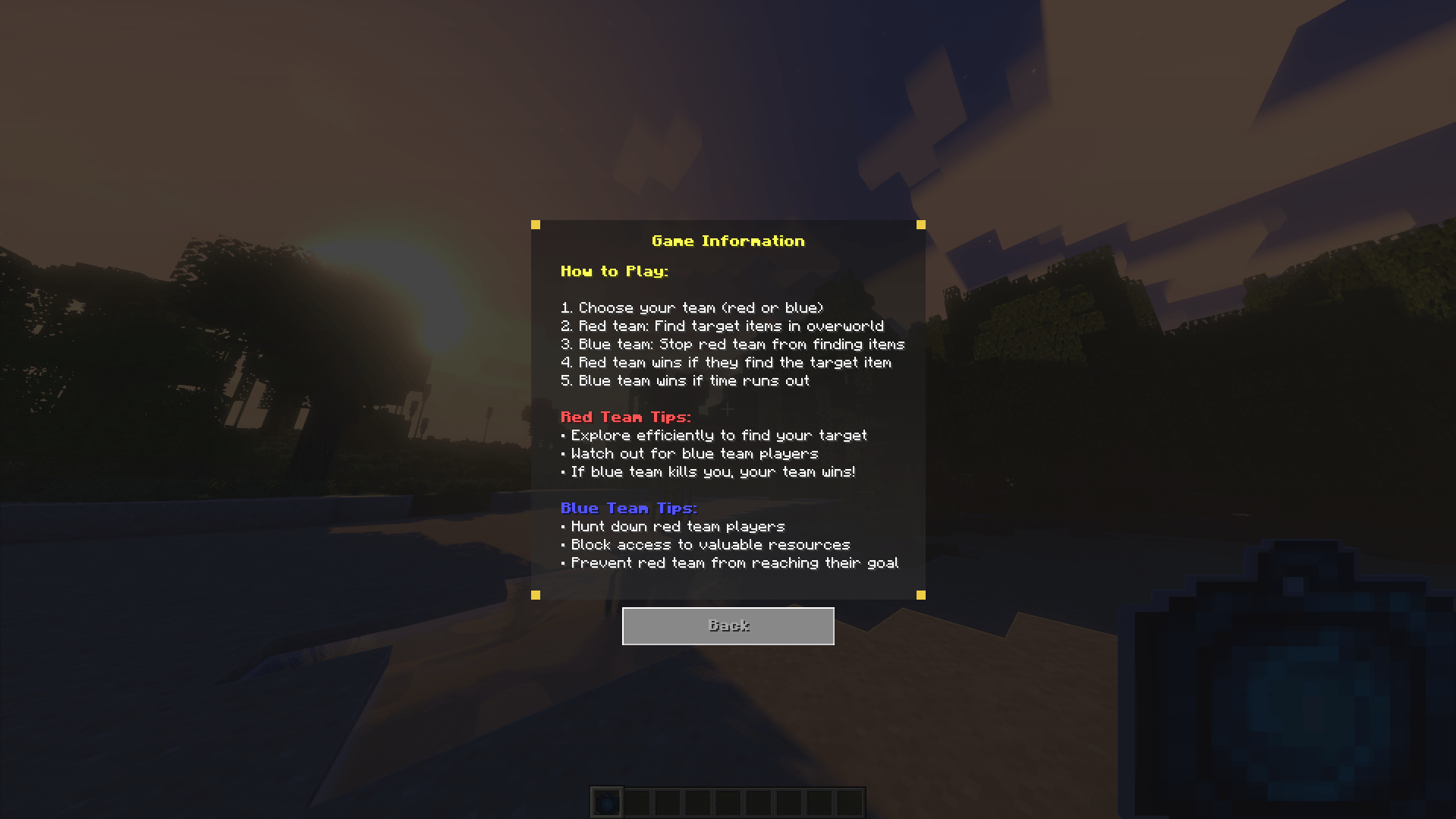Click the Red Team Tips section label

coord(625,417)
